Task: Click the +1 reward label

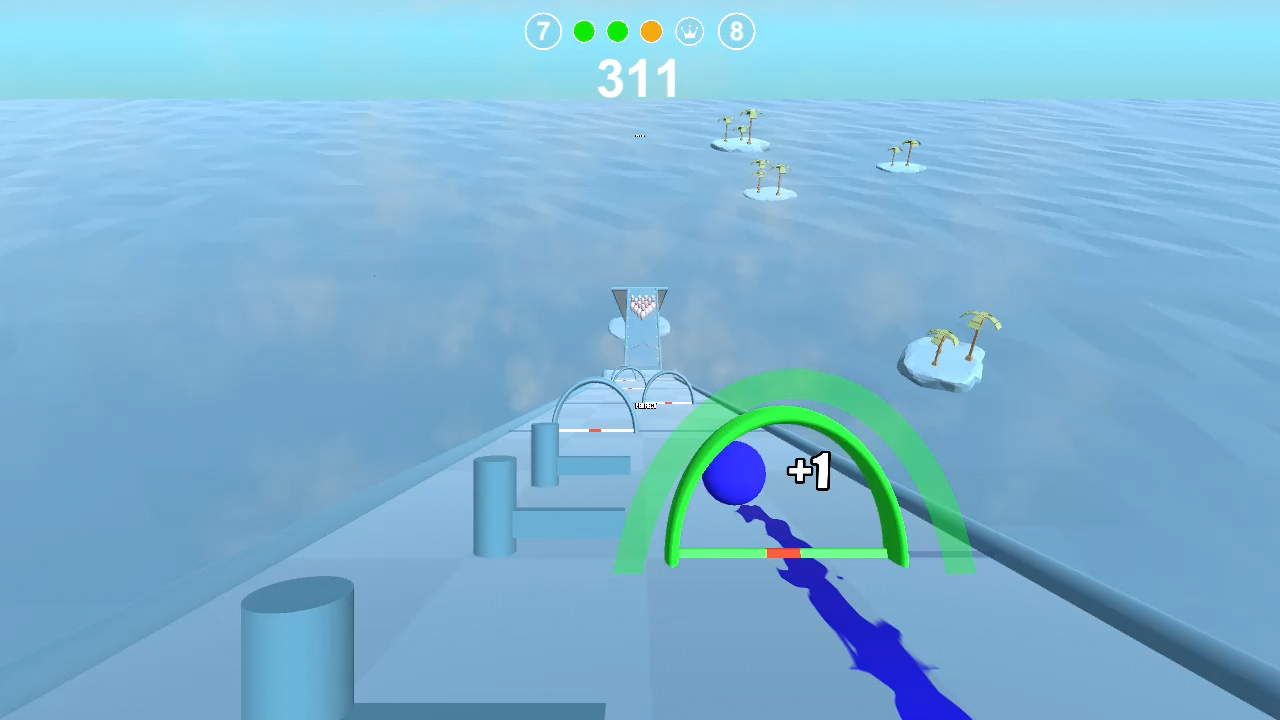Action: coord(810,470)
